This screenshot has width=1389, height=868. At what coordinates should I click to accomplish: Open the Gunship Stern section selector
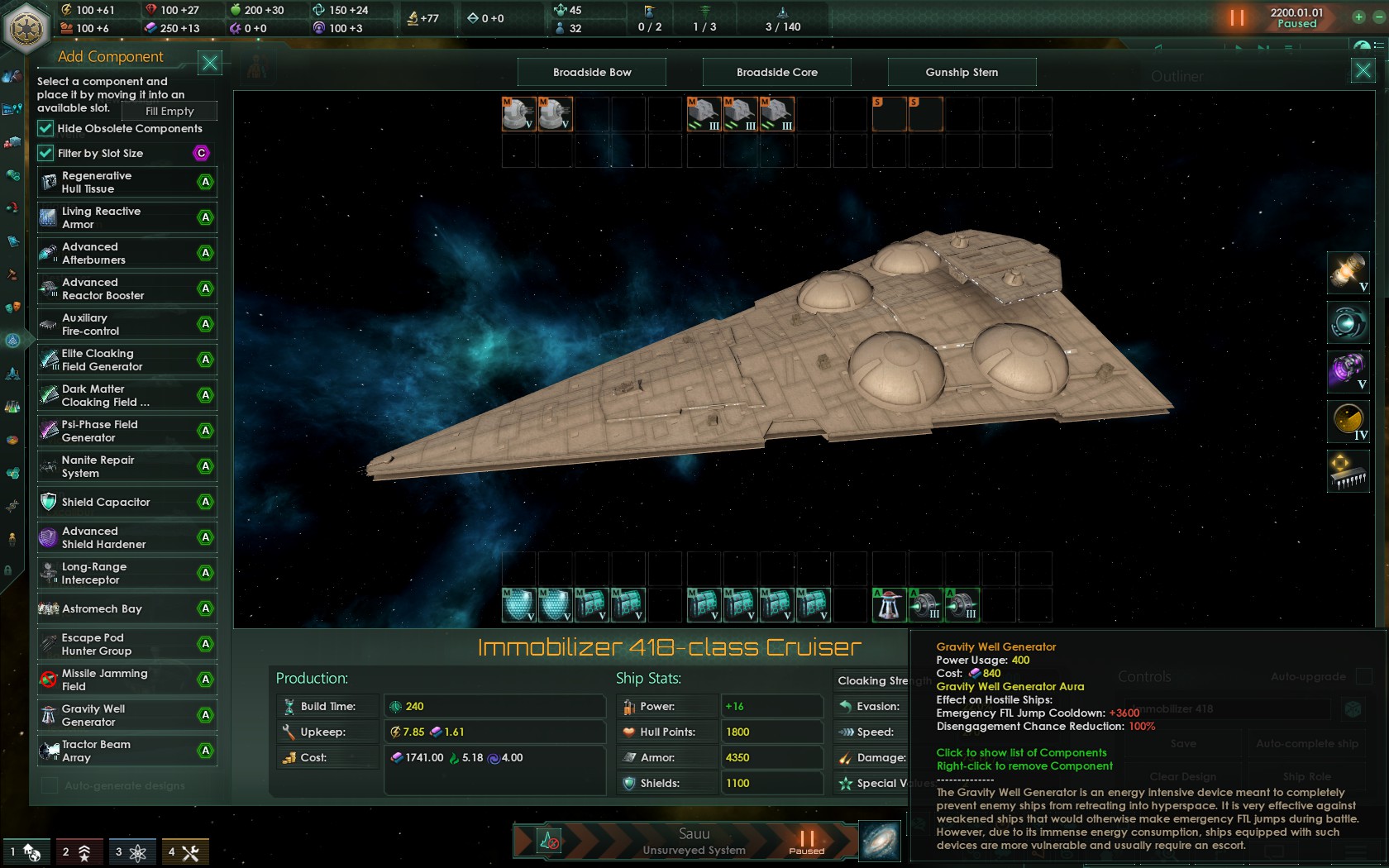point(962,72)
